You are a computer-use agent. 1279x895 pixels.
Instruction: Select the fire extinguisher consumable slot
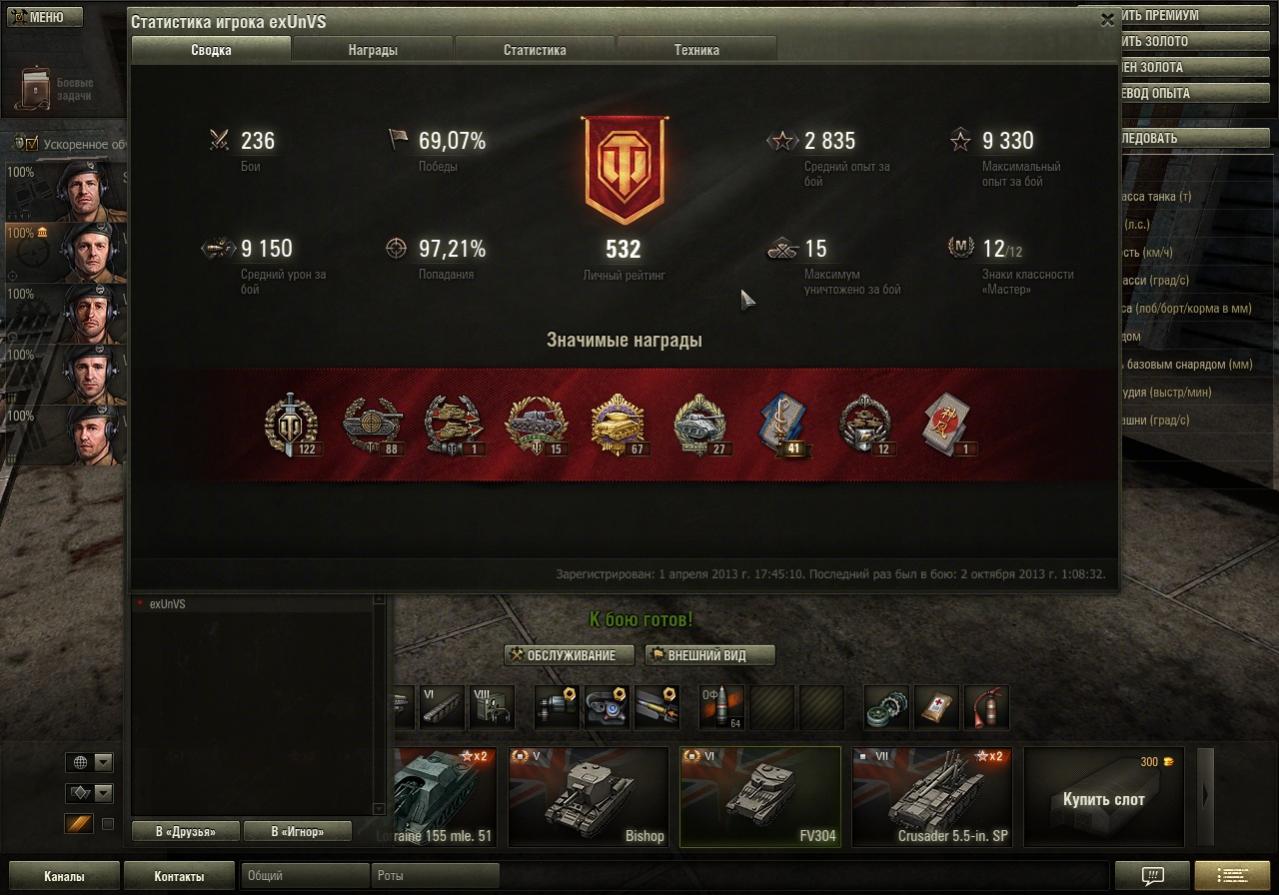point(985,707)
